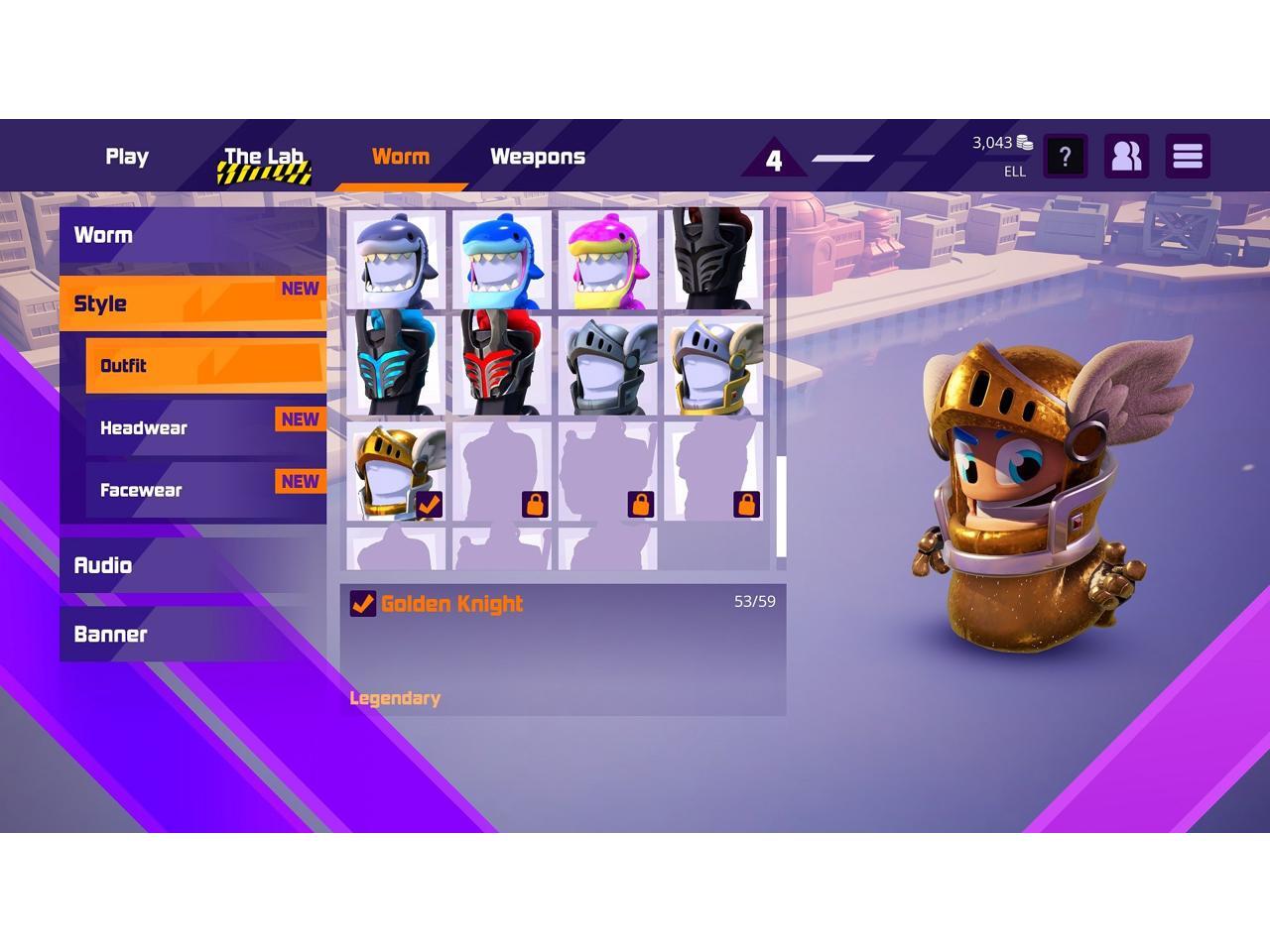Choose the blue shark outfit
1270x952 pixels.
click(x=502, y=260)
